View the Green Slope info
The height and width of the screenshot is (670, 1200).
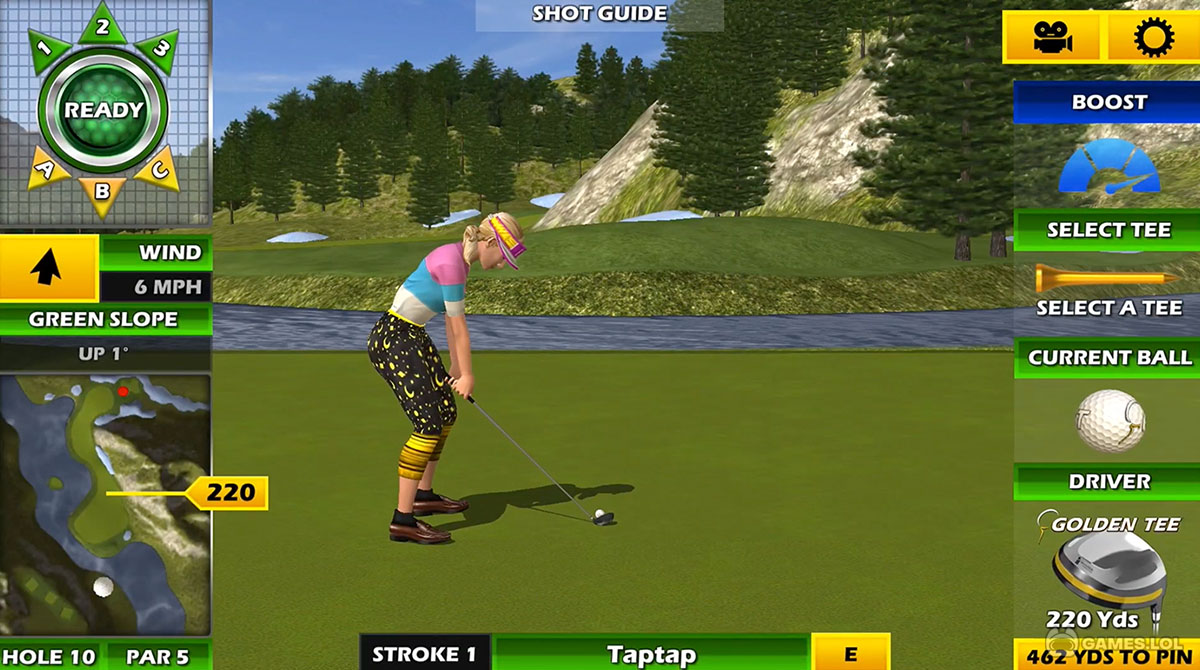(x=104, y=320)
